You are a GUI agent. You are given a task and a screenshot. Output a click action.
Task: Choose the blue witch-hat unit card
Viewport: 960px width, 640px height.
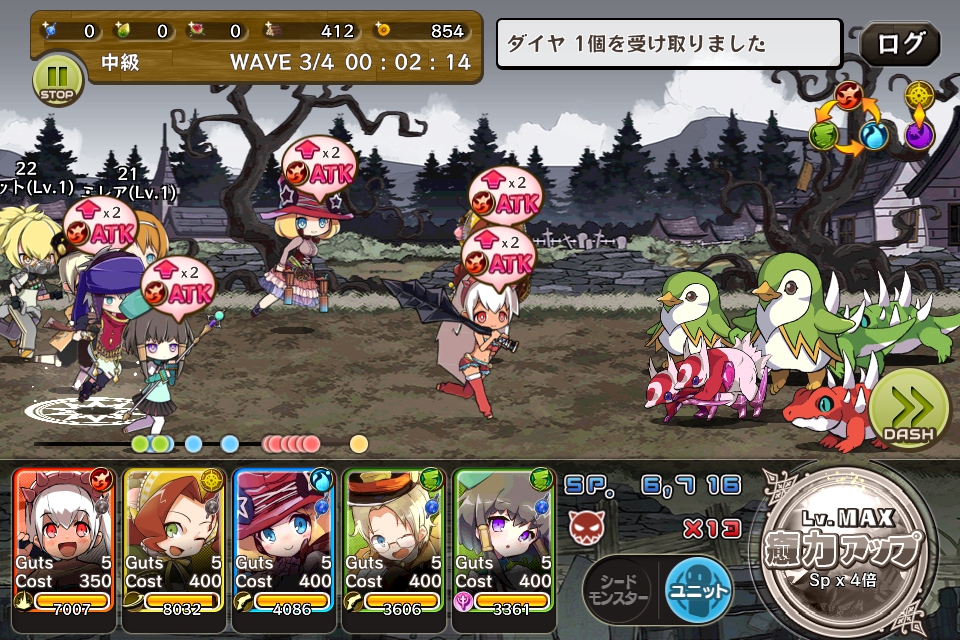[284, 540]
